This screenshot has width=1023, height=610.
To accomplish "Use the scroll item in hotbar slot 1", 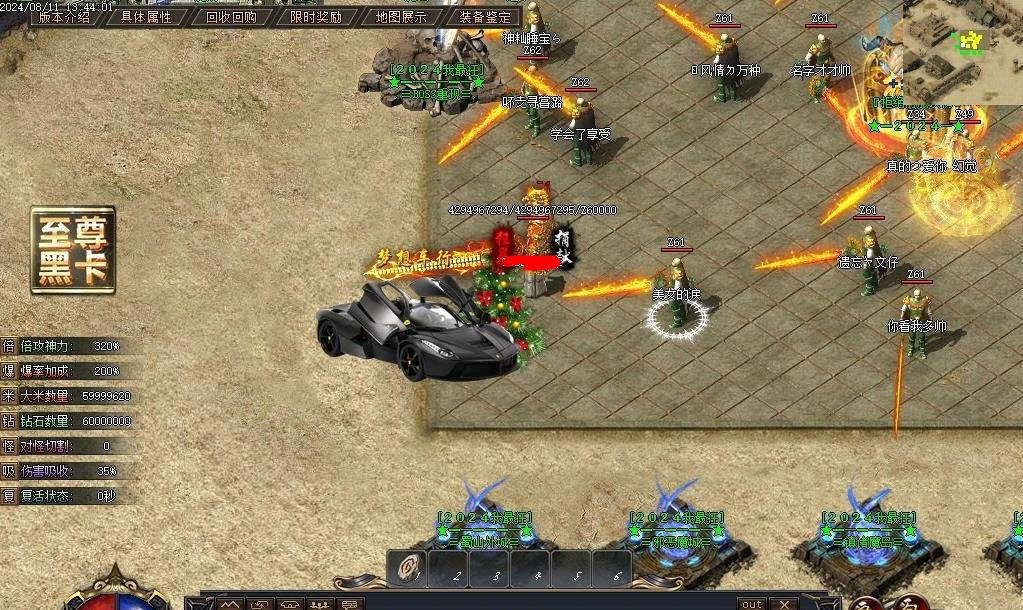I will pyautogui.click(x=406, y=571).
